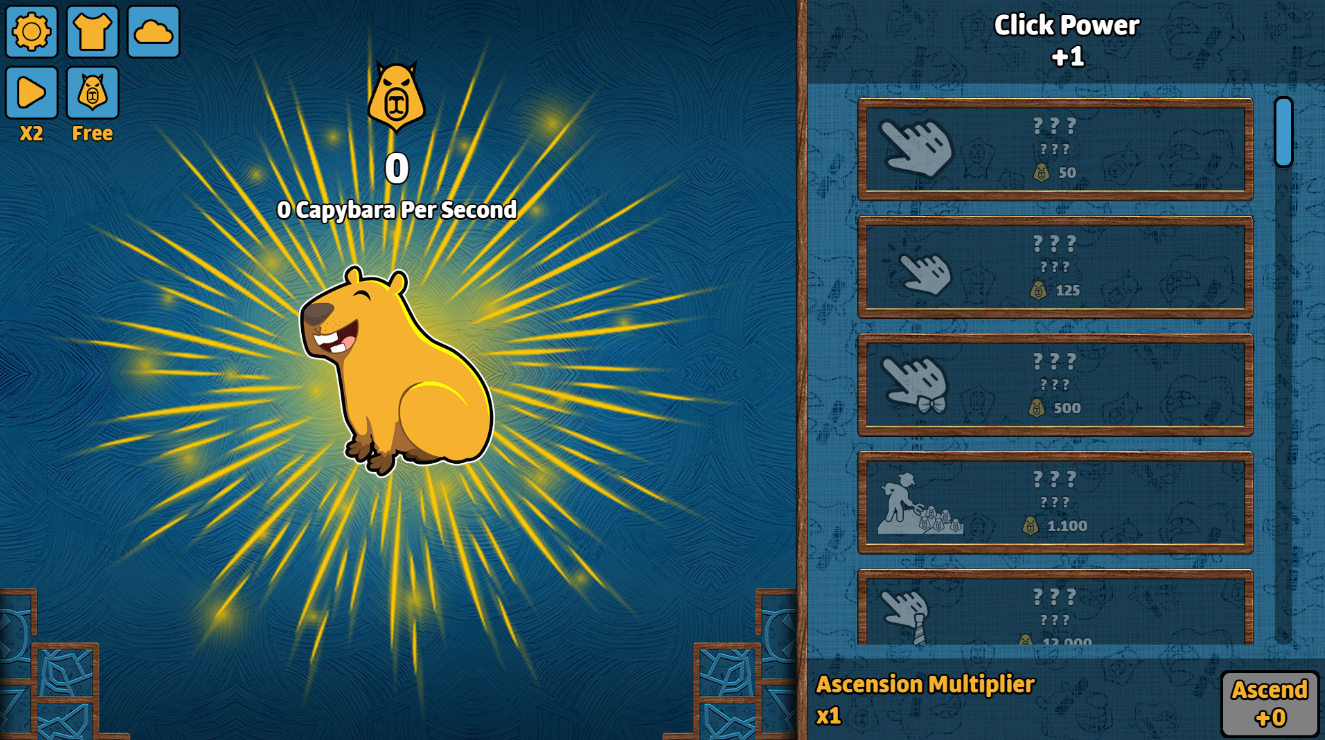Open the settings gear menu
This screenshot has width=1325, height=740.
pyautogui.click(x=31, y=32)
